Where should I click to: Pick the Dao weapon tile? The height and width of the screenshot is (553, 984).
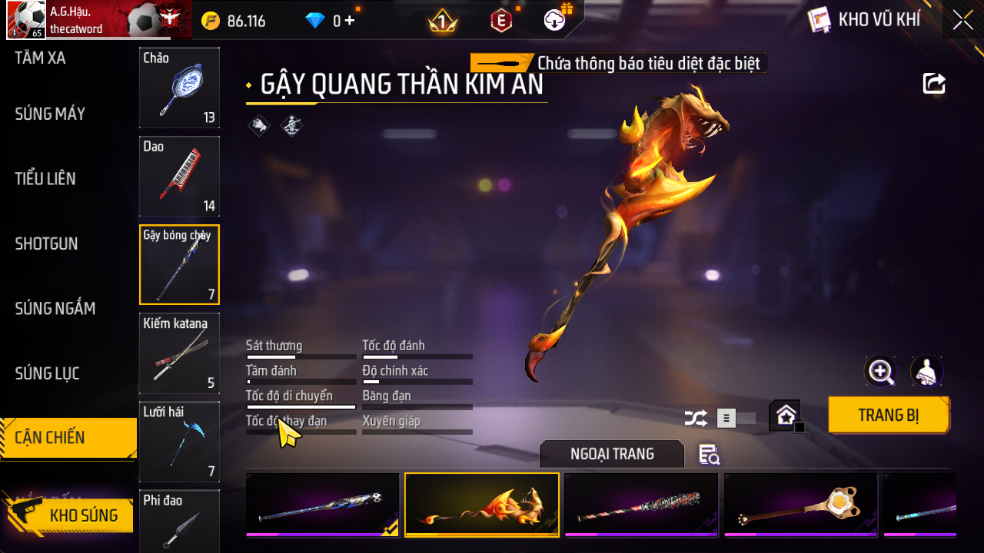(x=179, y=176)
